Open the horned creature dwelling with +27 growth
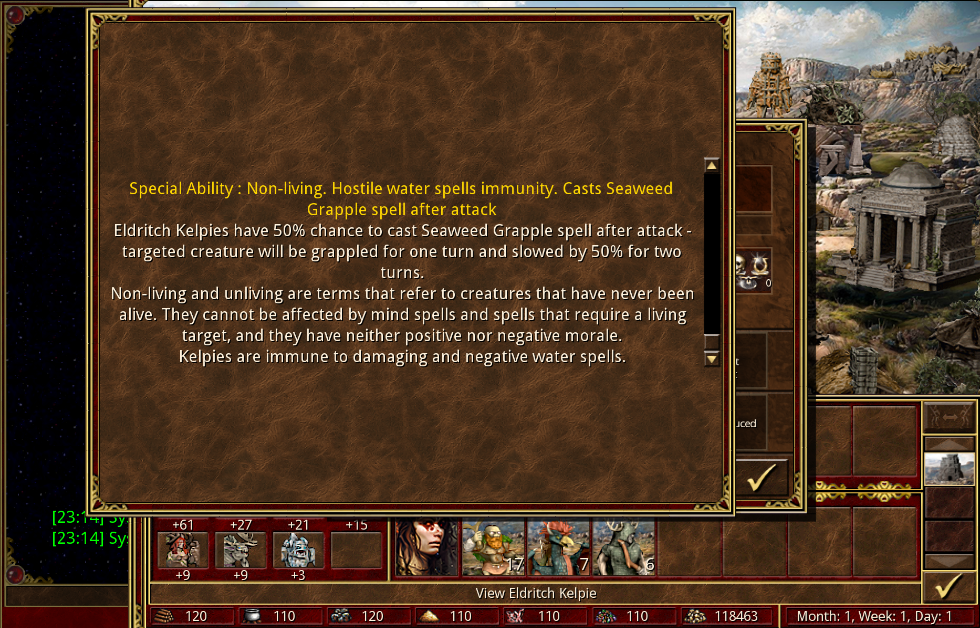This screenshot has height=628, width=980. coord(241,550)
